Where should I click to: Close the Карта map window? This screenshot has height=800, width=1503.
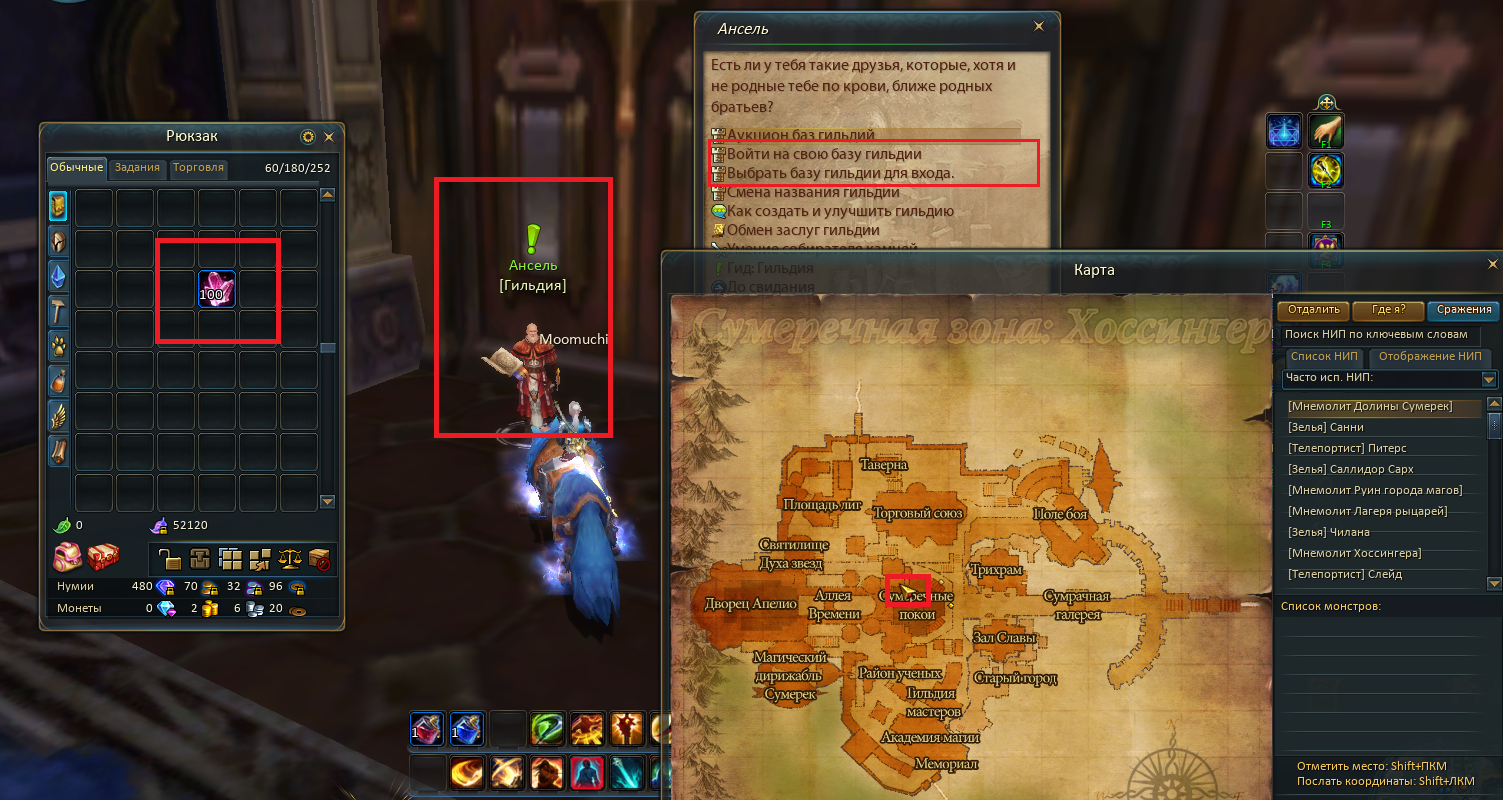click(x=1493, y=265)
